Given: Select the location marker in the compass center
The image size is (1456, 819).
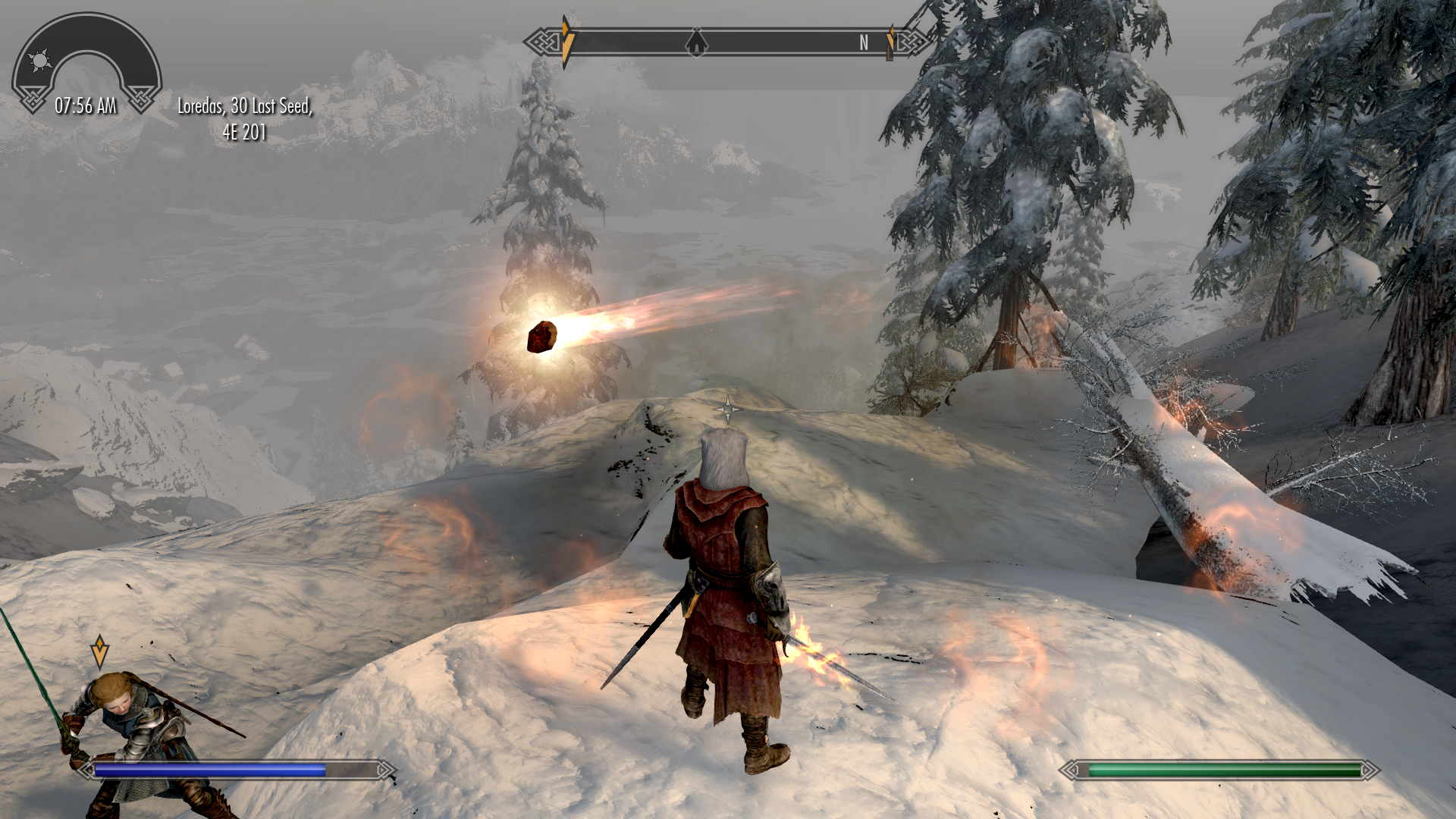Looking at the screenshot, I should point(696,42).
